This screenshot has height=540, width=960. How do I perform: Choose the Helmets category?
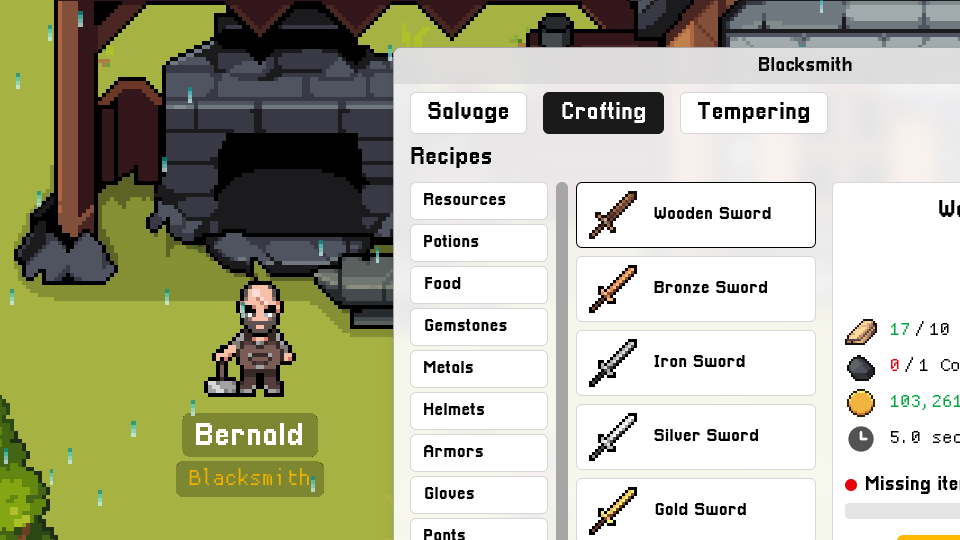[x=478, y=410]
